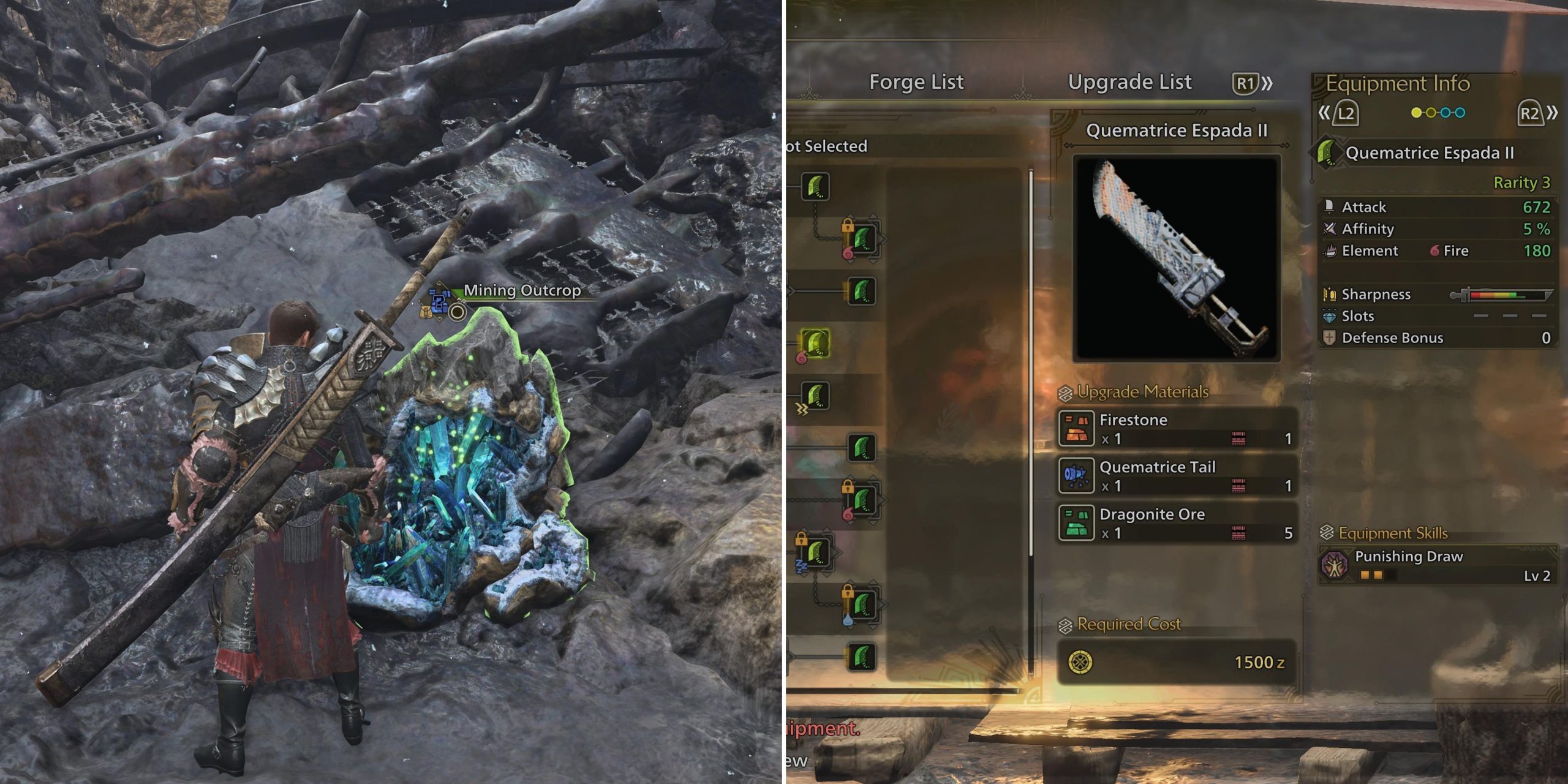
Task: Switch to the Forge List tab
Action: tap(916, 82)
